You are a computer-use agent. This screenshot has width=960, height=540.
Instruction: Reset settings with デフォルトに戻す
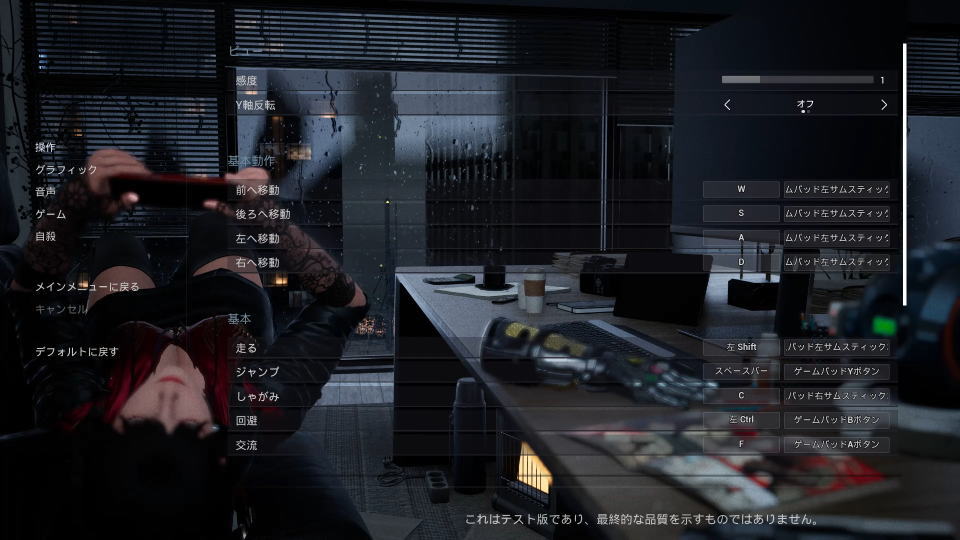pos(77,352)
